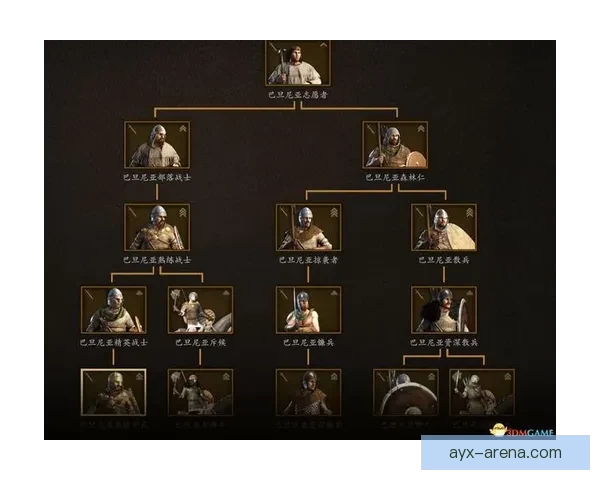
Task: Select the 巴旦尼亚精英战士 troop node
Action: pos(113,309)
